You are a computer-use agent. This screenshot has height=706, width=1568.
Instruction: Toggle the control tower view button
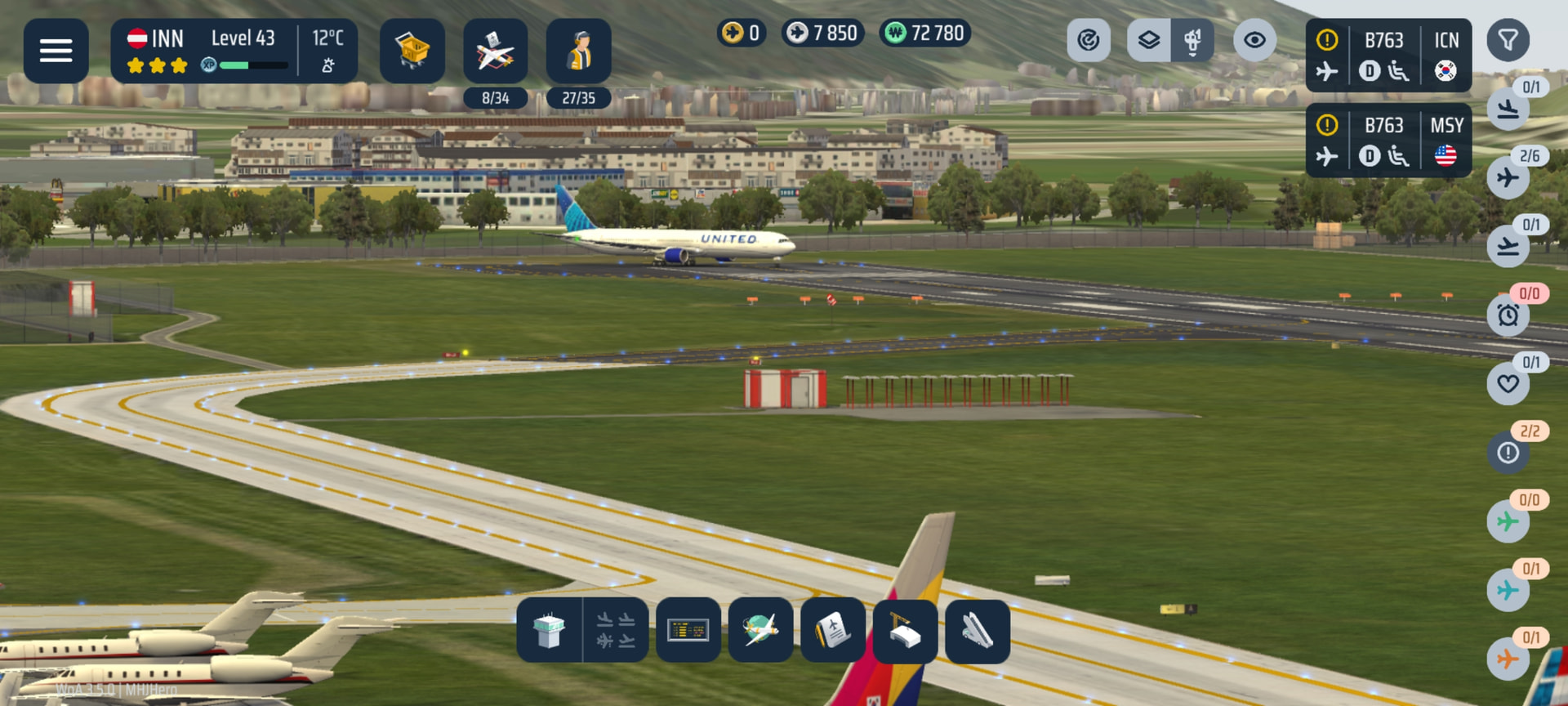(x=1192, y=40)
